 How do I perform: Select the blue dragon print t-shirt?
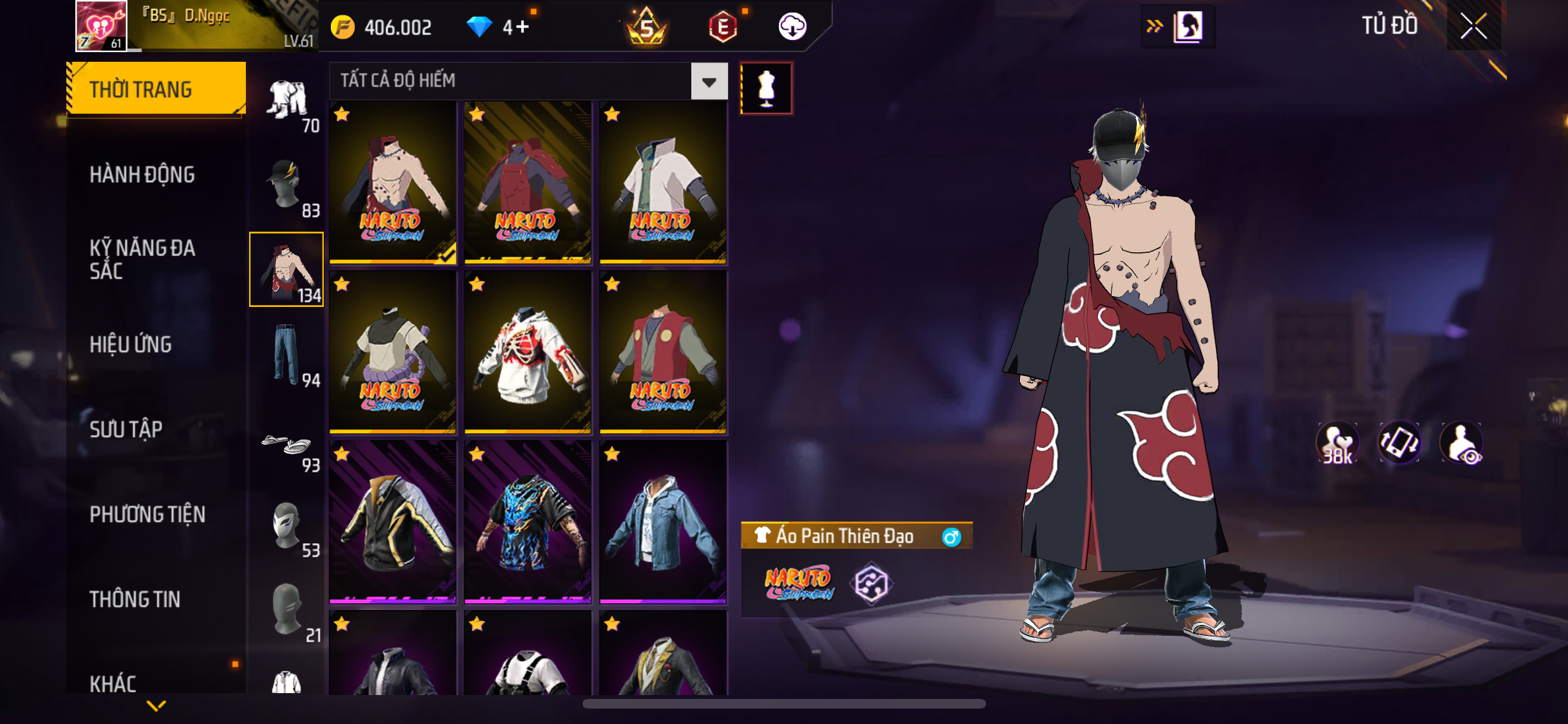[528, 521]
